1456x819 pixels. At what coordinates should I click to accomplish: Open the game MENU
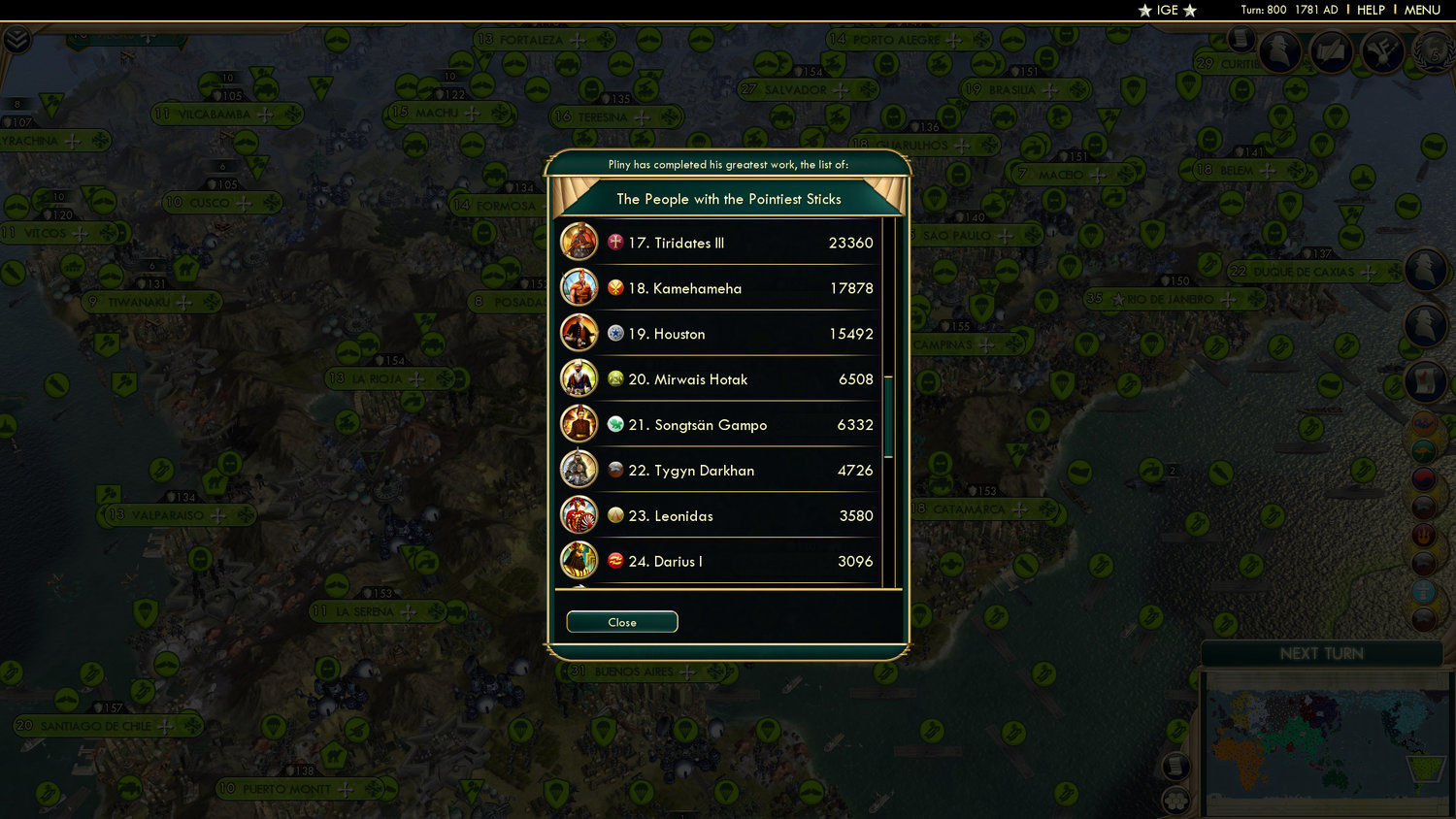point(1421,10)
